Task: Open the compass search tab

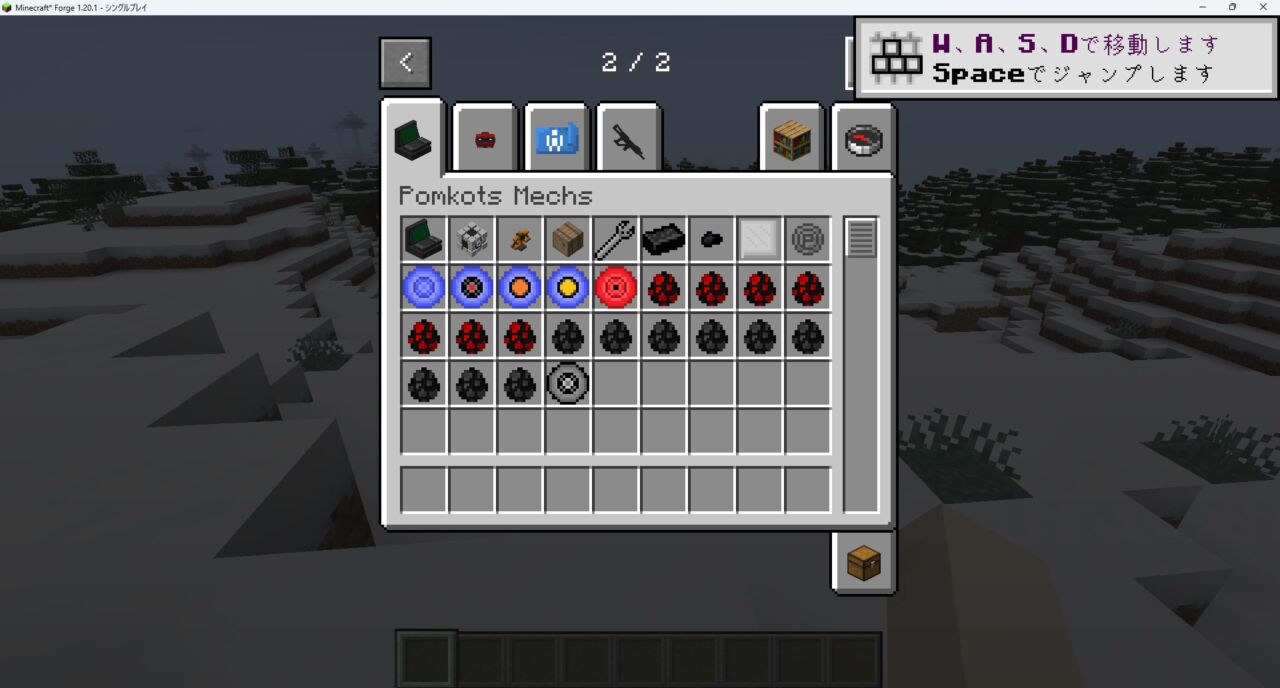Action: [863, 139]
